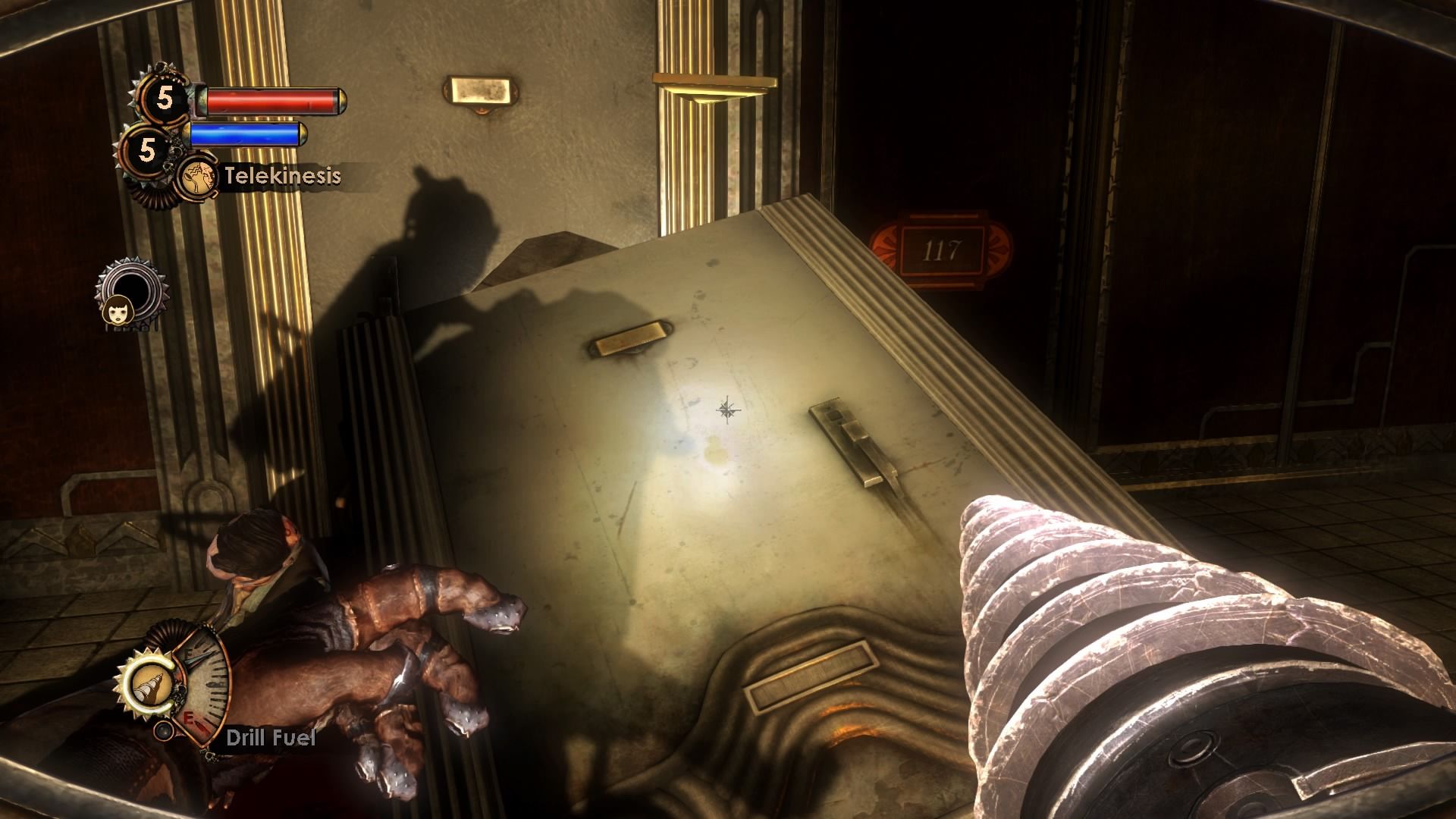Click the red E marker on the fuel gauge
Screen dimensions: 1456x819
(189, 717)
